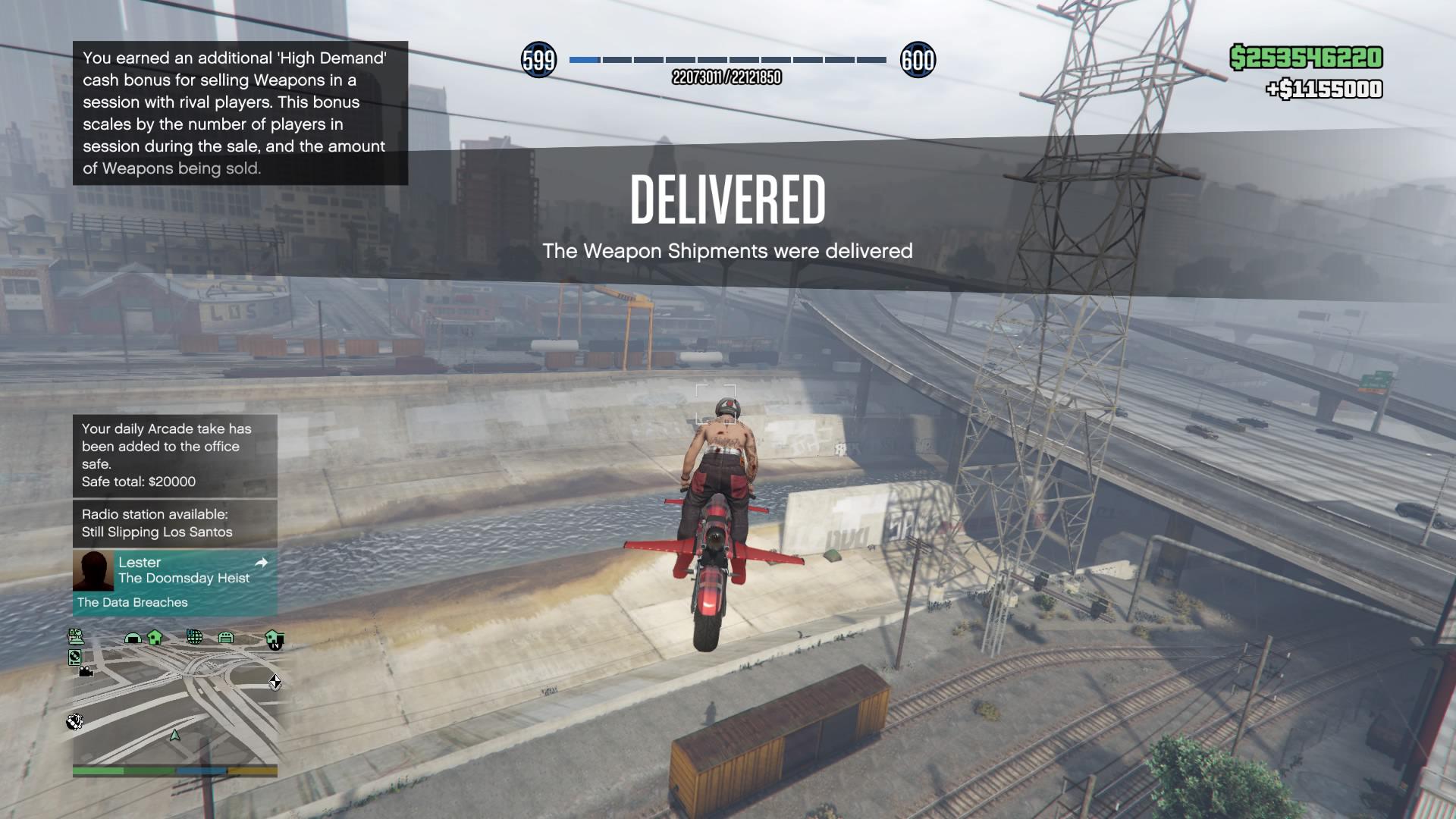Click the movie camera blip on the minimap
Image resolution: width=1456 pixels, height=819 pixels.
[86, 670]
